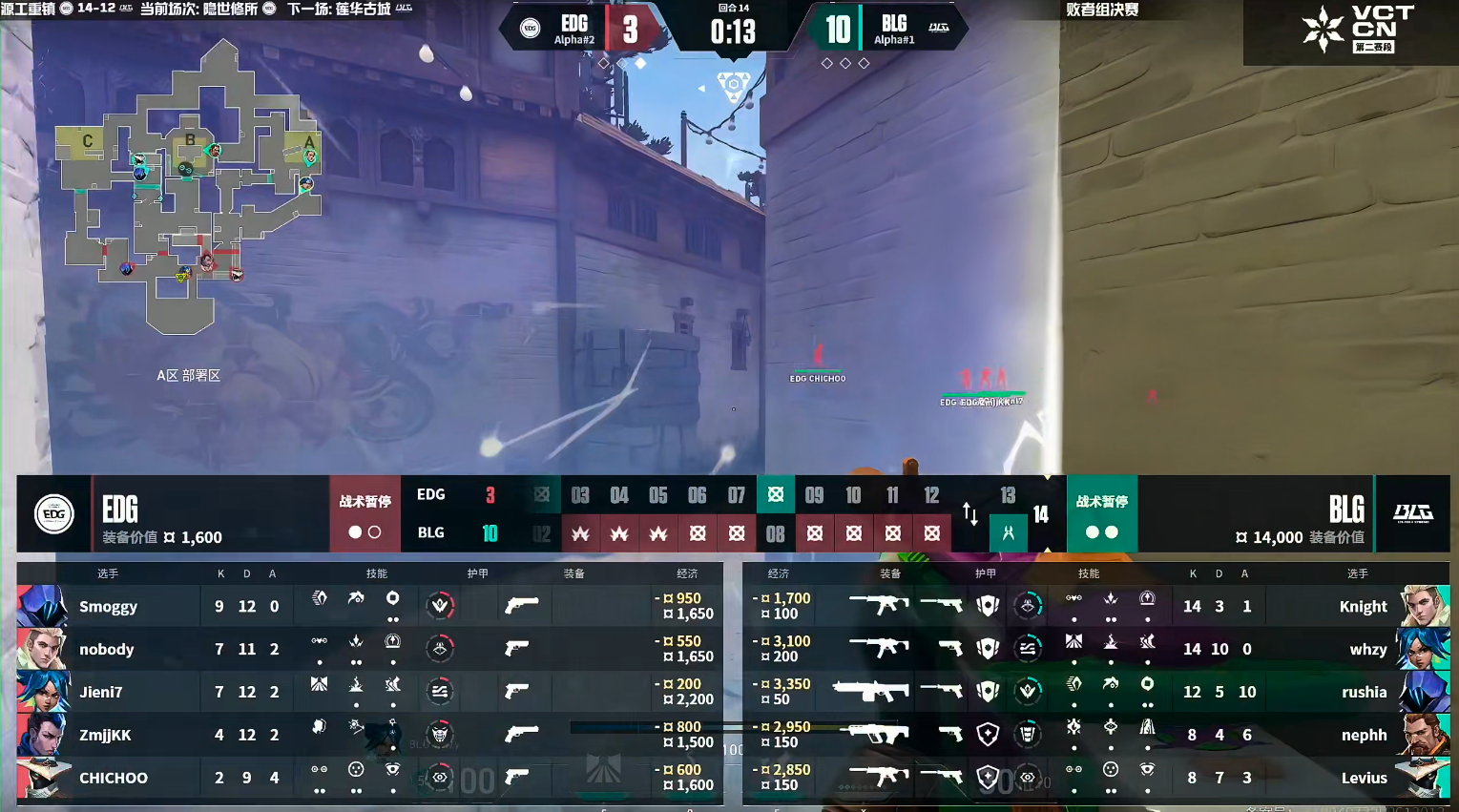The image size is (1459, 812).
Task: Click EDG's red 战术暂停 timeout panel
Action: point(365,514)
